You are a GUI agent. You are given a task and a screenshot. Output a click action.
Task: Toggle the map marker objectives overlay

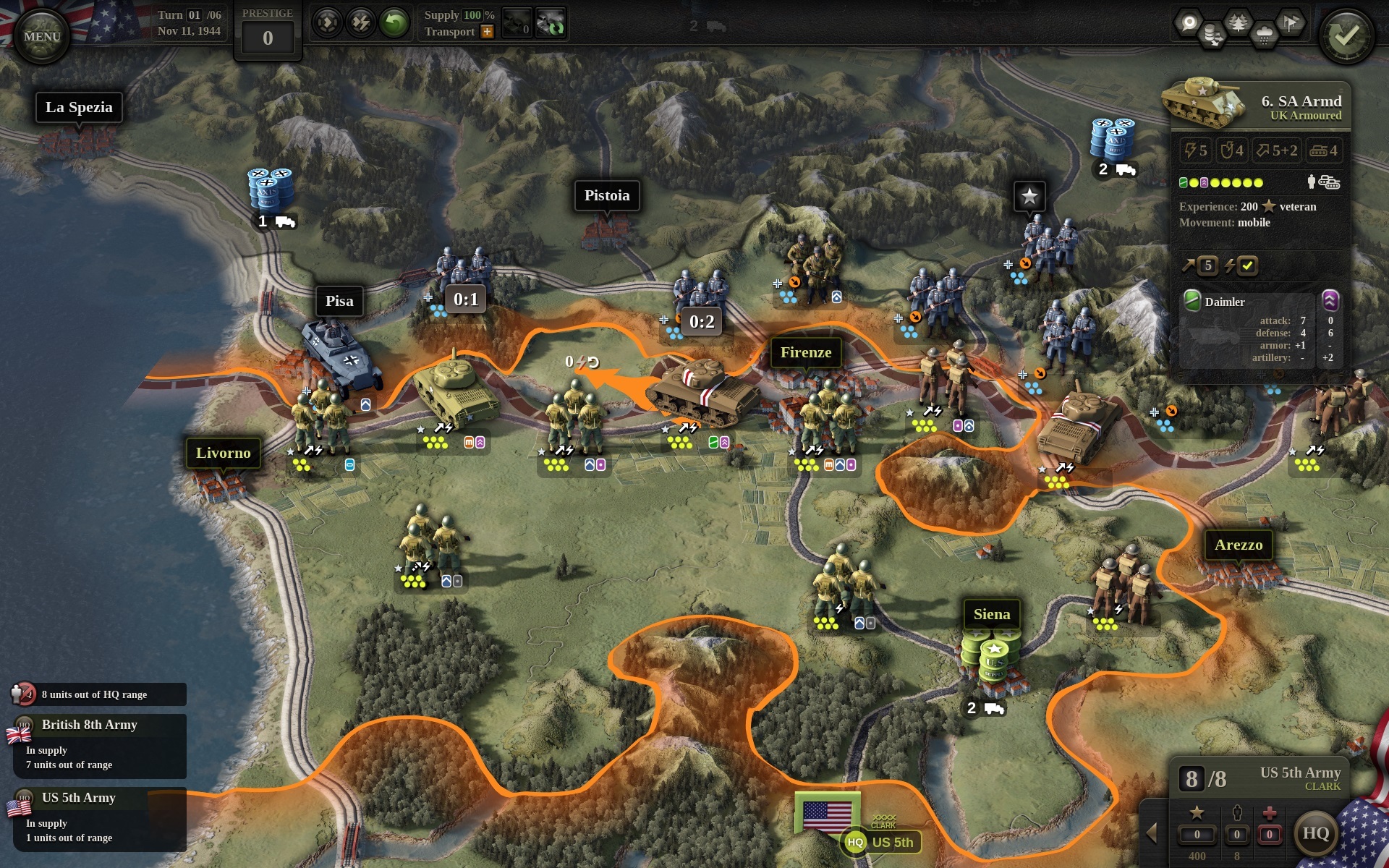(x=1189, y=23)
